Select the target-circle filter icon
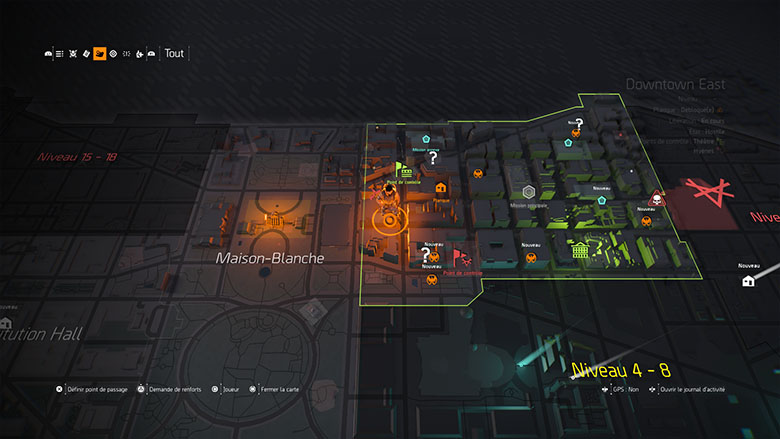780x439 pixels. (113, 54)
